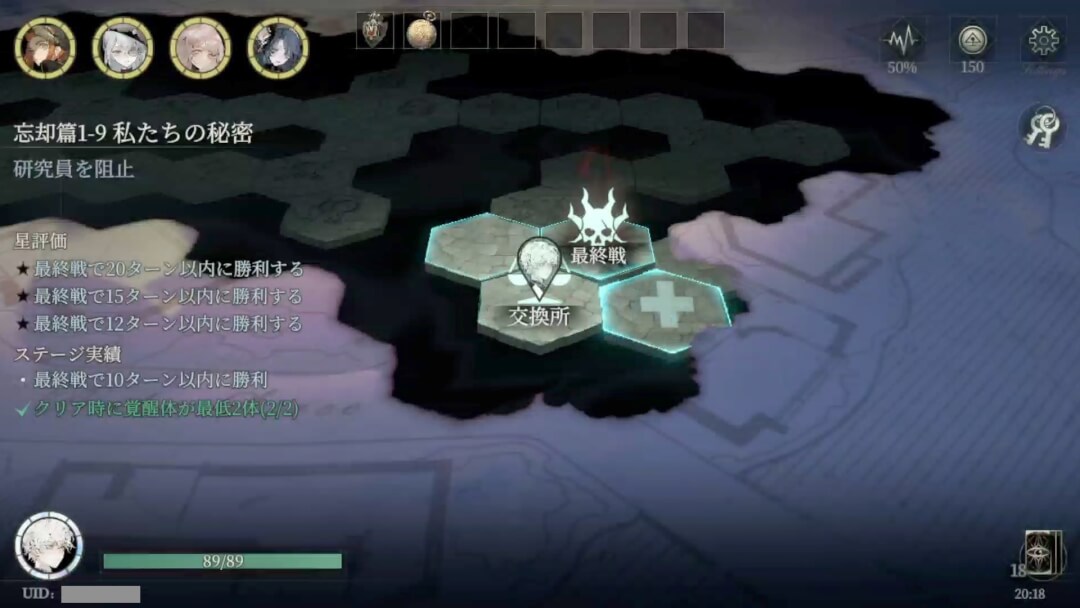Choose the glowing plus-cross healing tile
1080x608 pixels.
(x=665, y=305)
